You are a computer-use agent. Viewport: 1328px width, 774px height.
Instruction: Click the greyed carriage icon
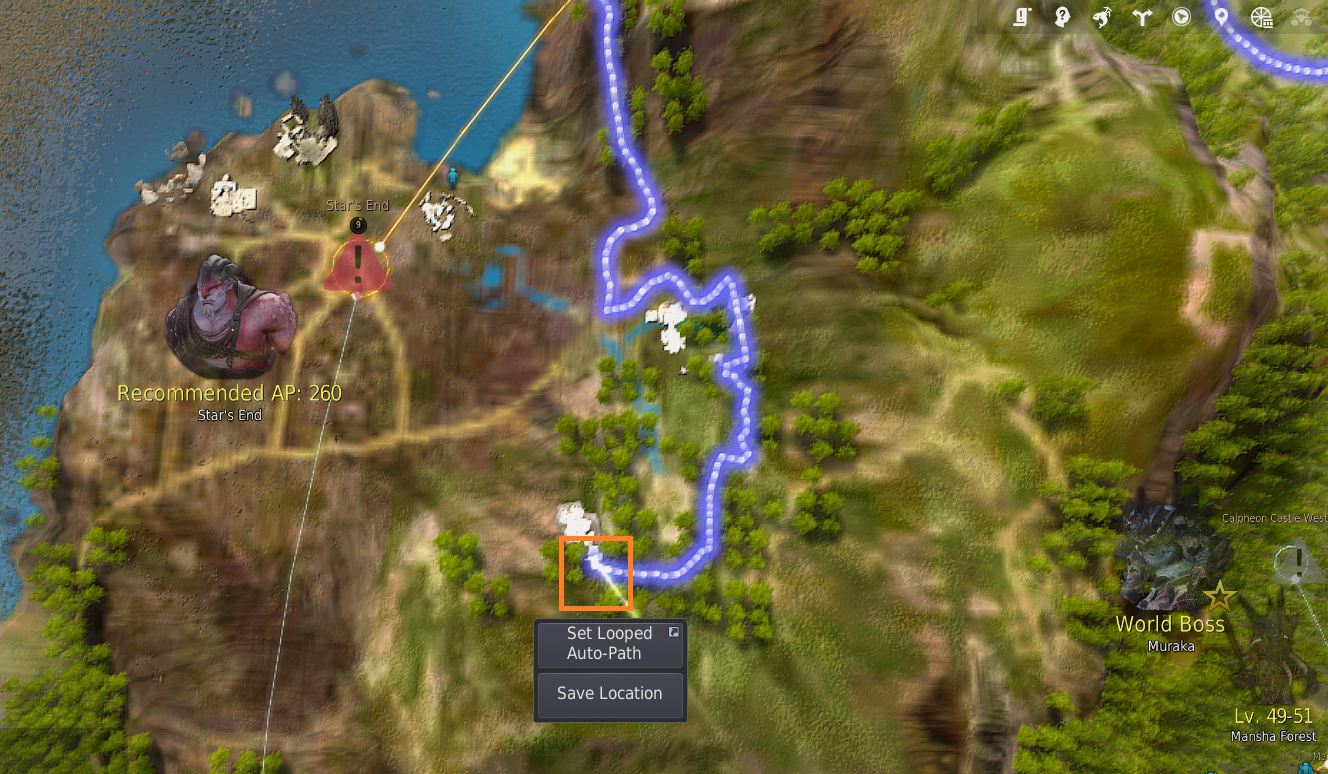click(1301, 17)
